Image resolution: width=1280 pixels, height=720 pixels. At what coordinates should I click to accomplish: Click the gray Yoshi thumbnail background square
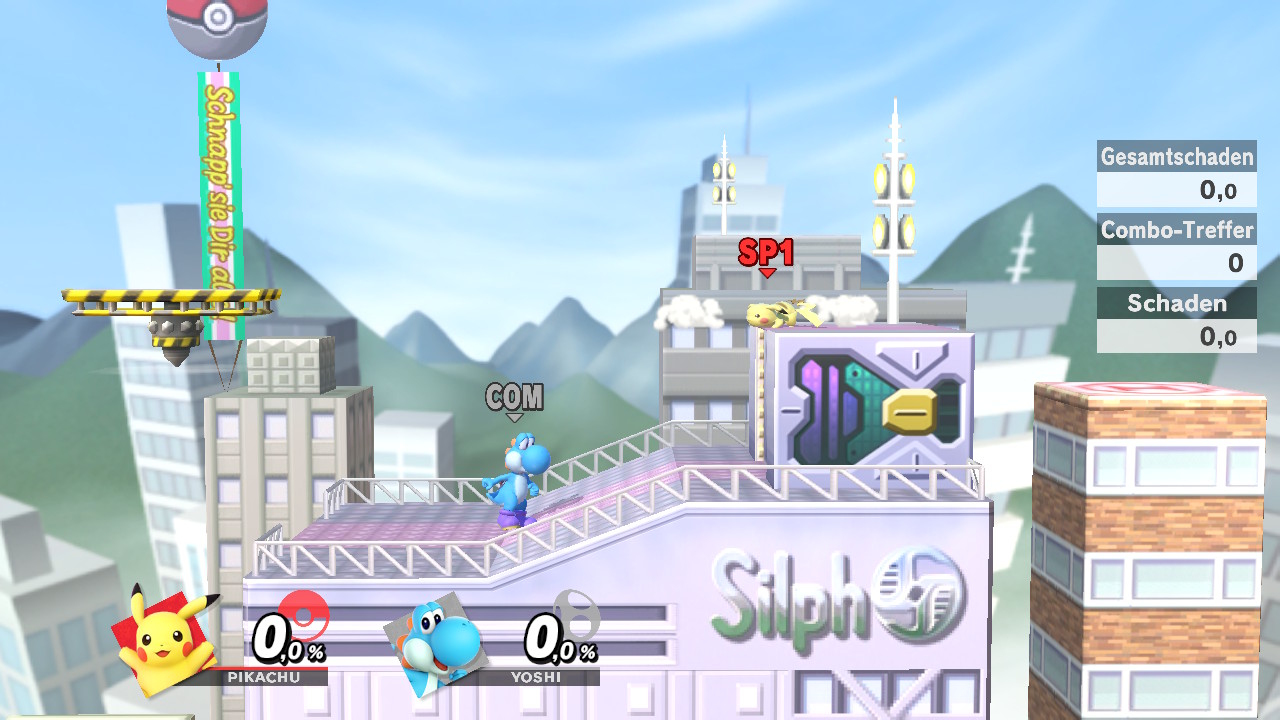coord(453,605)
